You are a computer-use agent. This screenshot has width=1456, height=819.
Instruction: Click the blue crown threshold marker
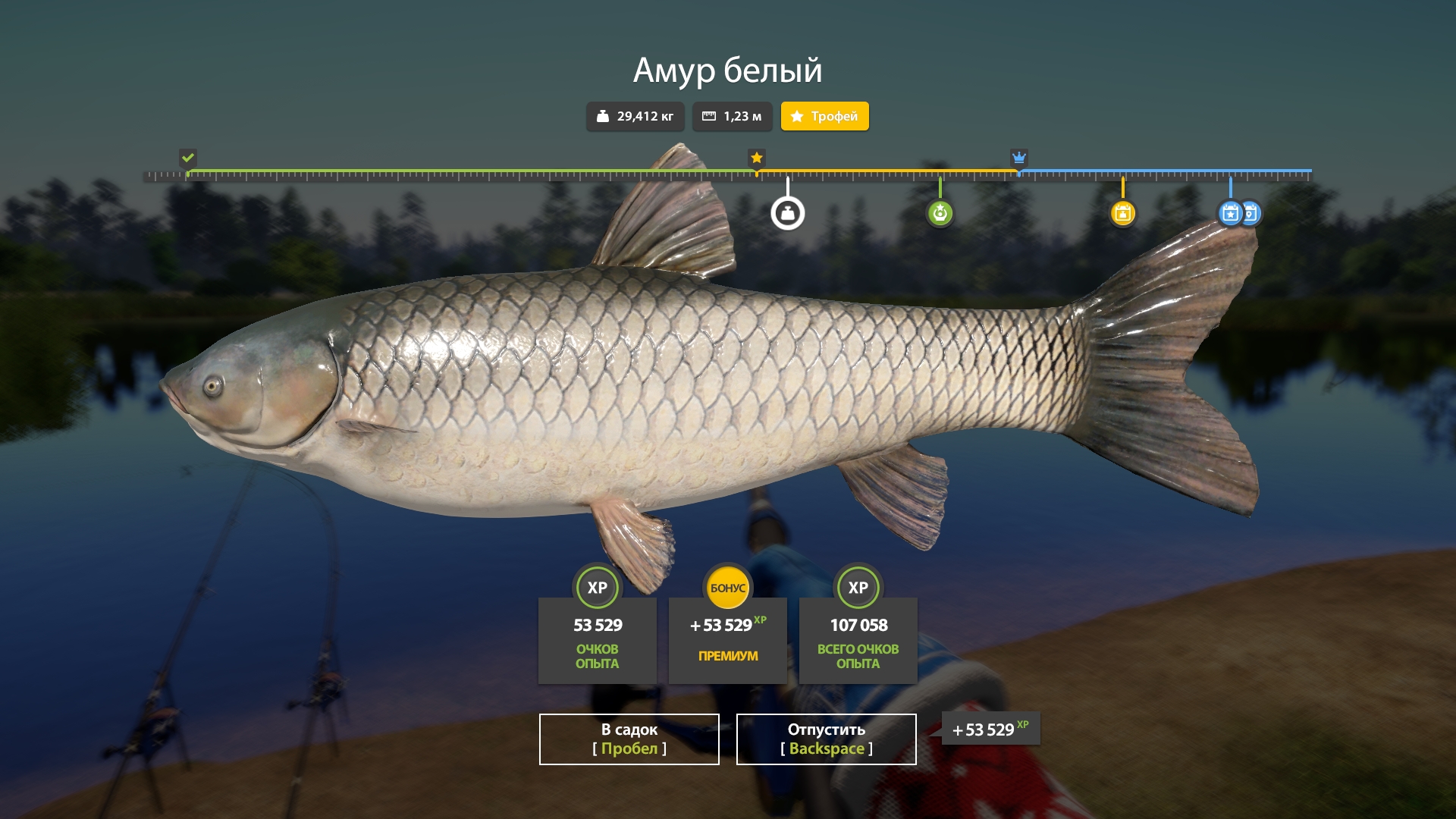coord(1018,158)
